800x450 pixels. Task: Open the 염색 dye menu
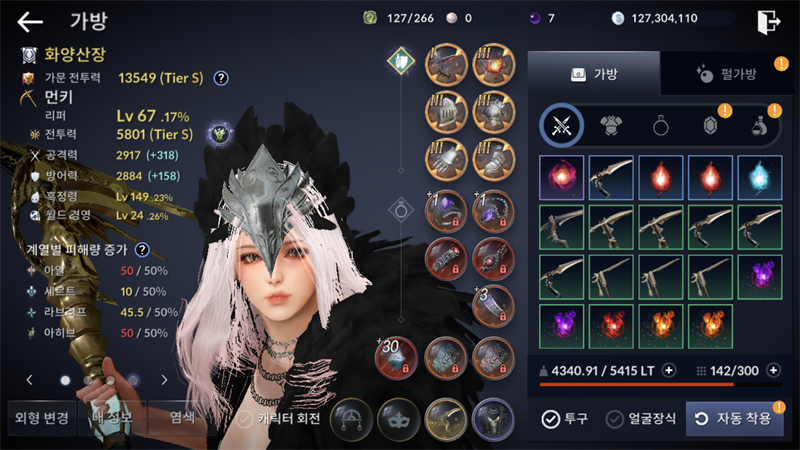181,417
